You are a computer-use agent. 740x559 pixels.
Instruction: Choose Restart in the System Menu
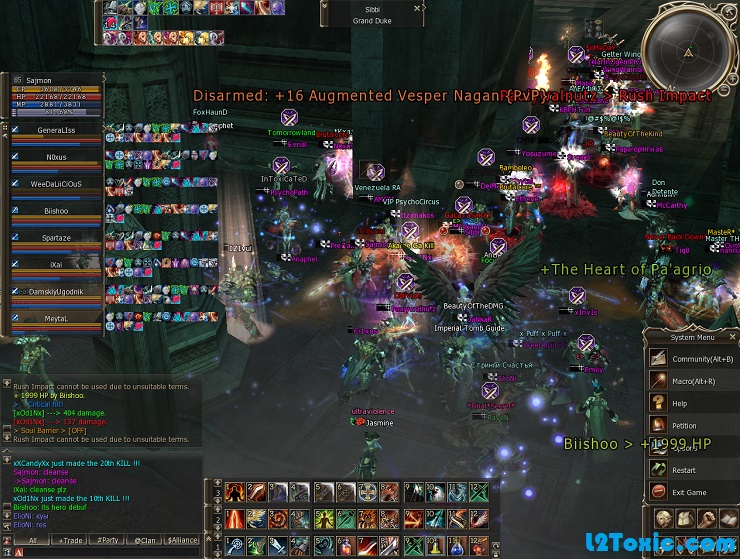[684, 470]
